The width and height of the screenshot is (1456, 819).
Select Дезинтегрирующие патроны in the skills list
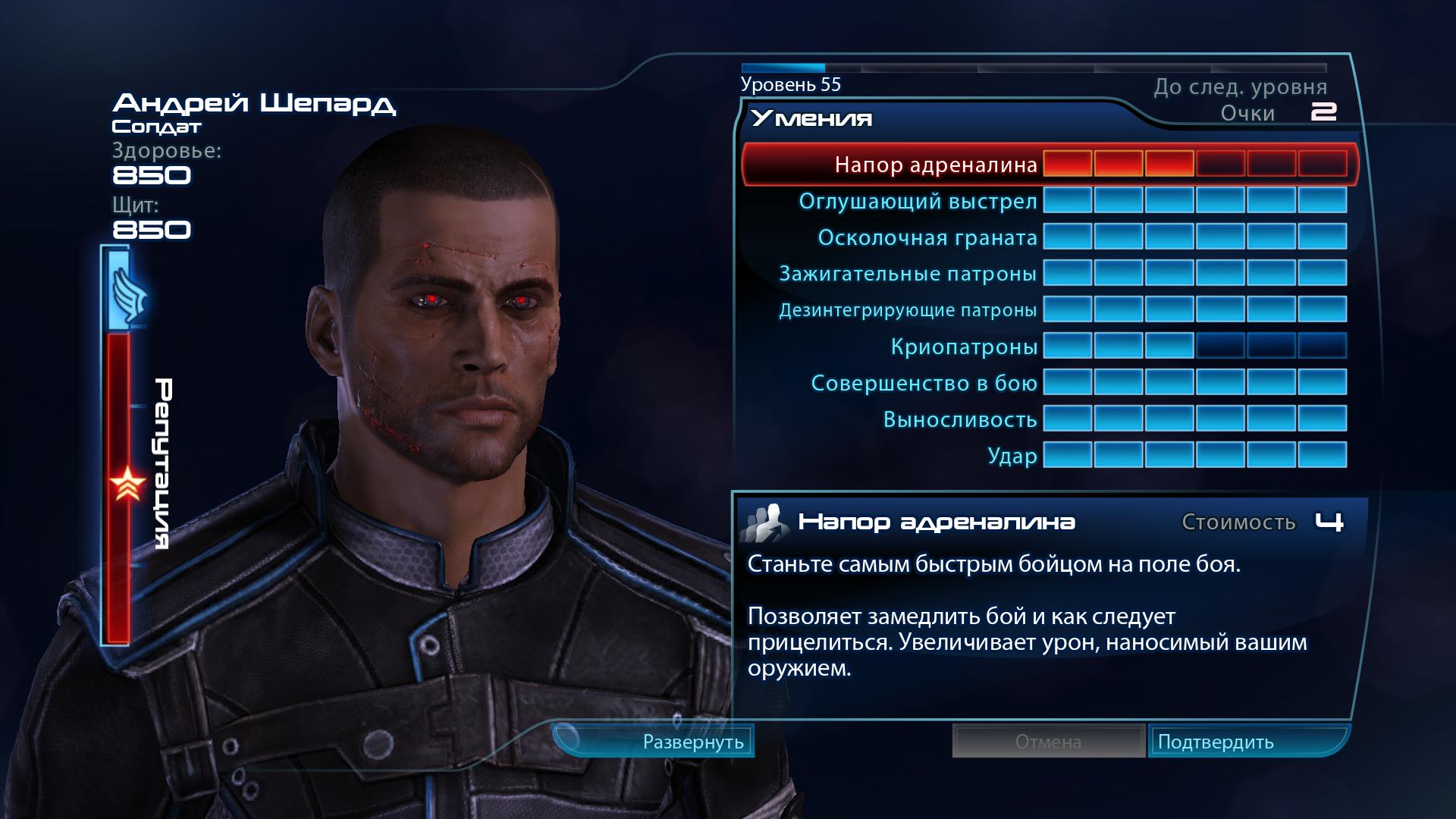pos(907,310)
